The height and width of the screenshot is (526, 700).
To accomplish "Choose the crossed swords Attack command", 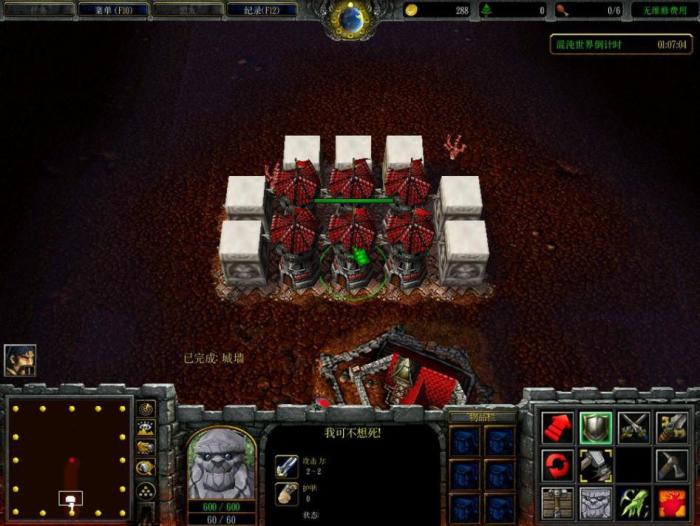I will pyautogui.click(x=634, y=427).
